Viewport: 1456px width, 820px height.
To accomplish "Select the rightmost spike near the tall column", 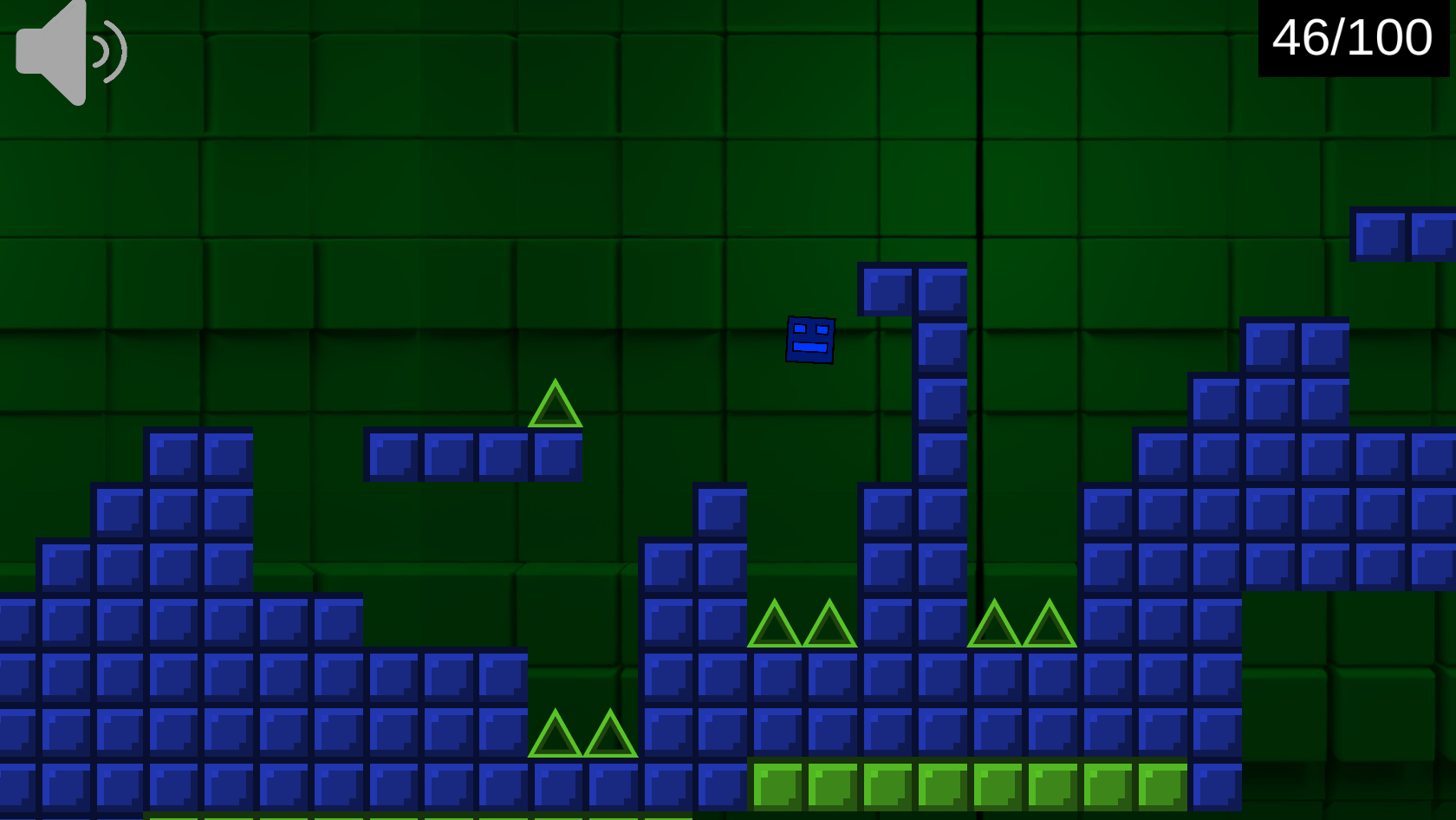I will coord(1049,624).
